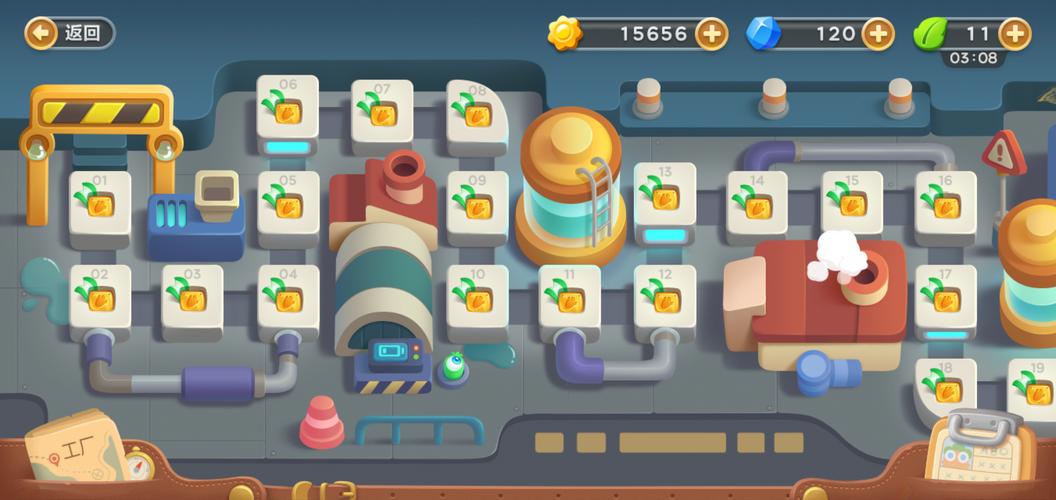
Task: Refill green leaf energy with plus button
Action: pyautogui.click(x=1013, y=33)
